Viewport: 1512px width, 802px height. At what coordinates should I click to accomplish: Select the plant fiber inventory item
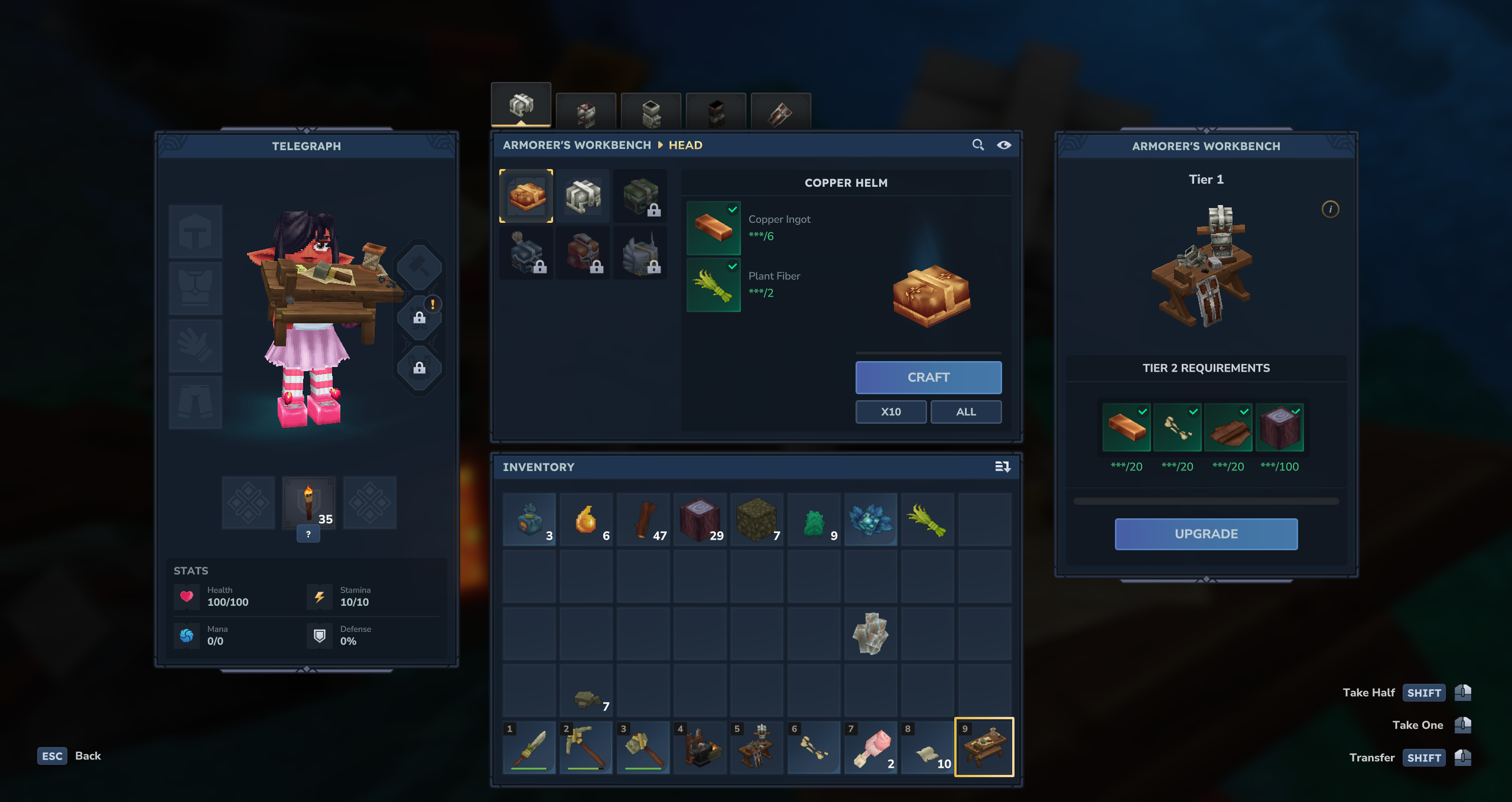(x=927, y=519)
